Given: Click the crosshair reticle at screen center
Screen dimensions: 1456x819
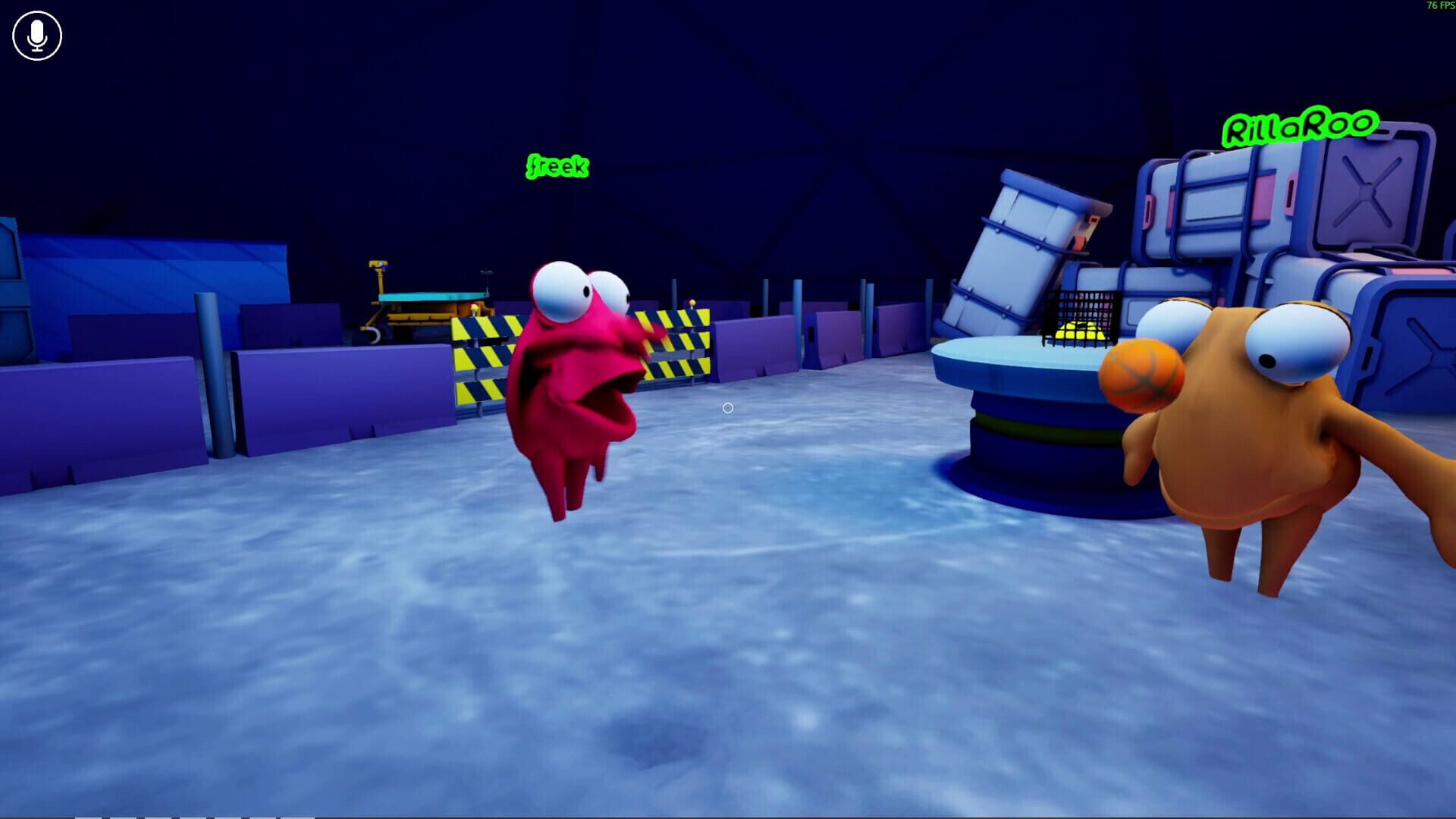Looking at the screenshot, I should [x=726, y=409].
